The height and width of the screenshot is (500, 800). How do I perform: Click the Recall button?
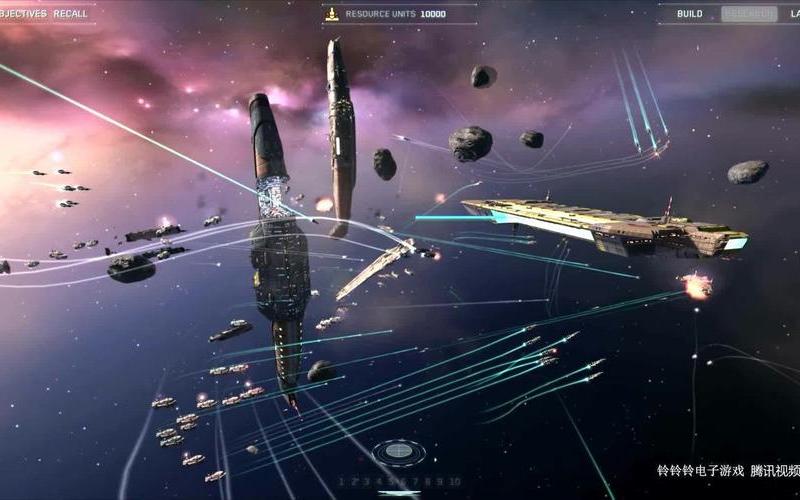(70, 14)
